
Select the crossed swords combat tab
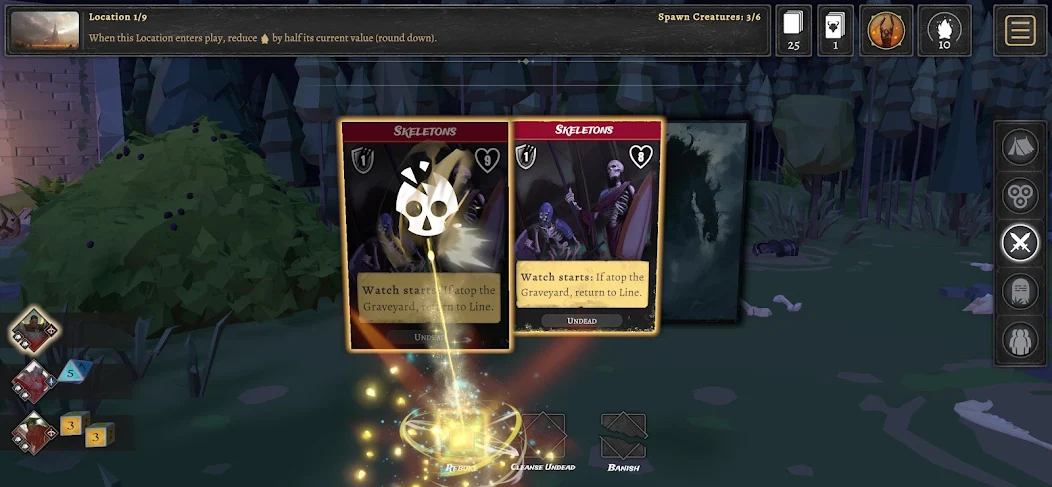point(1020,243)
